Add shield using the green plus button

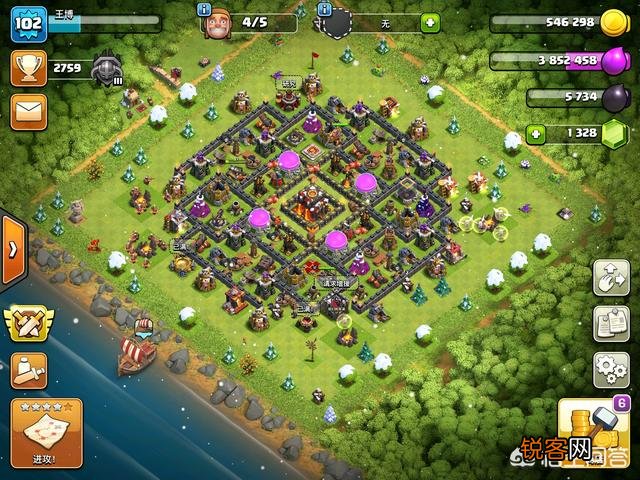[430, 23]
